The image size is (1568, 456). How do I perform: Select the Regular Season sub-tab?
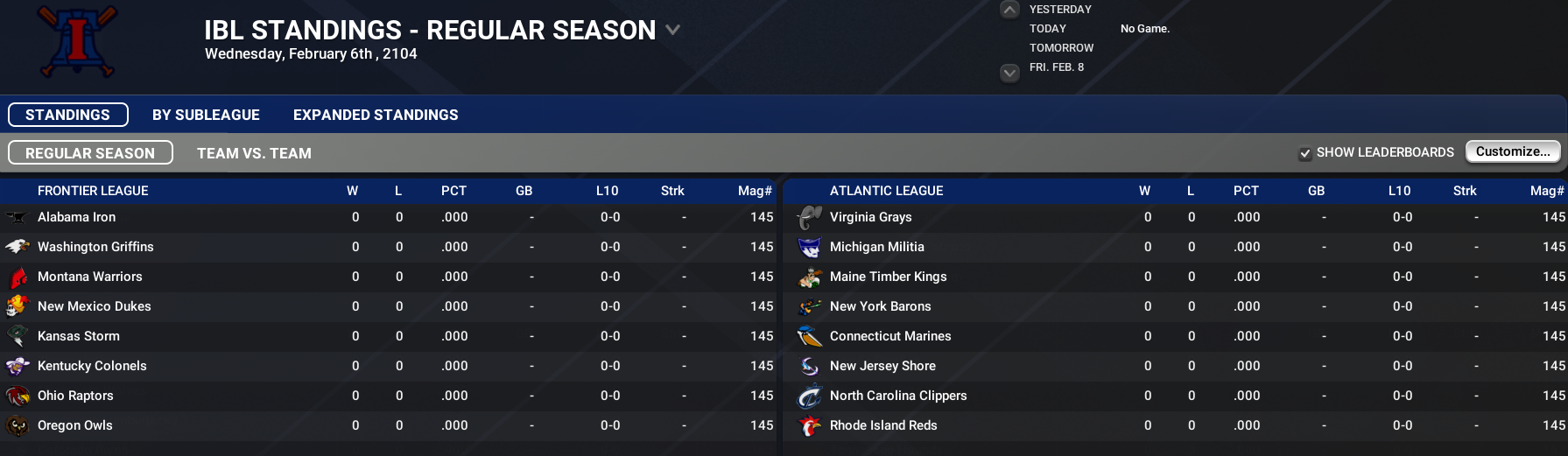point(90,153)
